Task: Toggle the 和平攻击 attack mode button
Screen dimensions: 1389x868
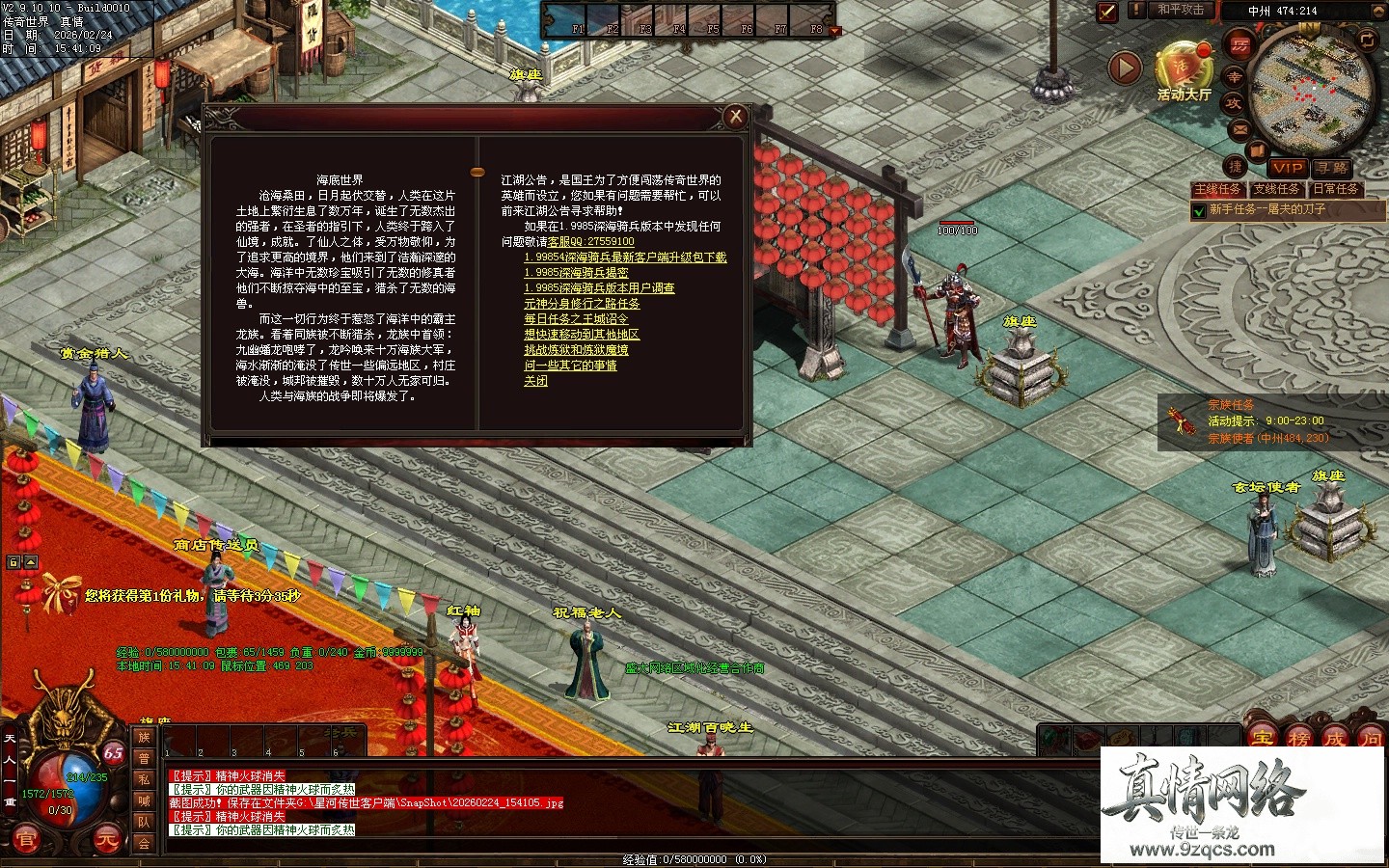Action: [x=1181, y=10]
